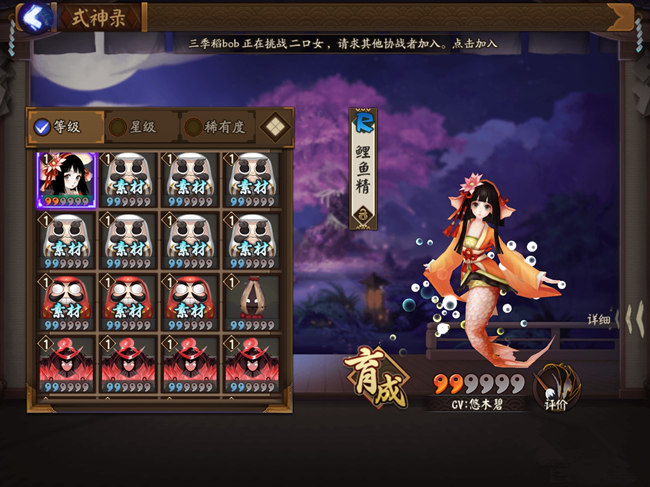The image size is (650, 487).
Task: Select the koi spirit portrait in the grid
Action: 67,180
